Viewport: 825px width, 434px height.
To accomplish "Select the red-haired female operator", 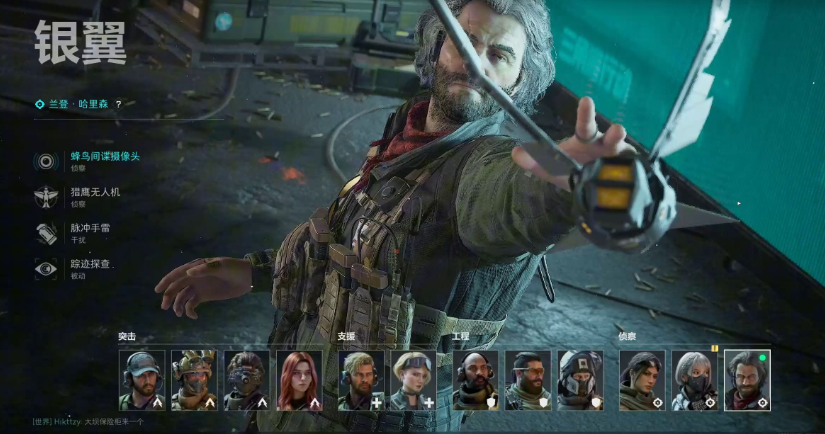I will [x=298, y=380].
